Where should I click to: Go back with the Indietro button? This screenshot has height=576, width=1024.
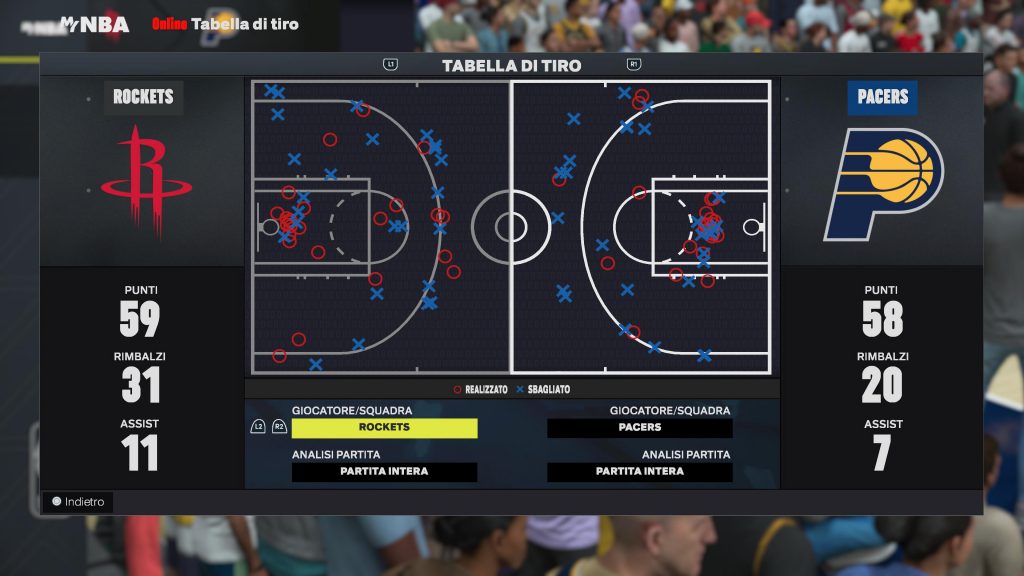(78, 502)
